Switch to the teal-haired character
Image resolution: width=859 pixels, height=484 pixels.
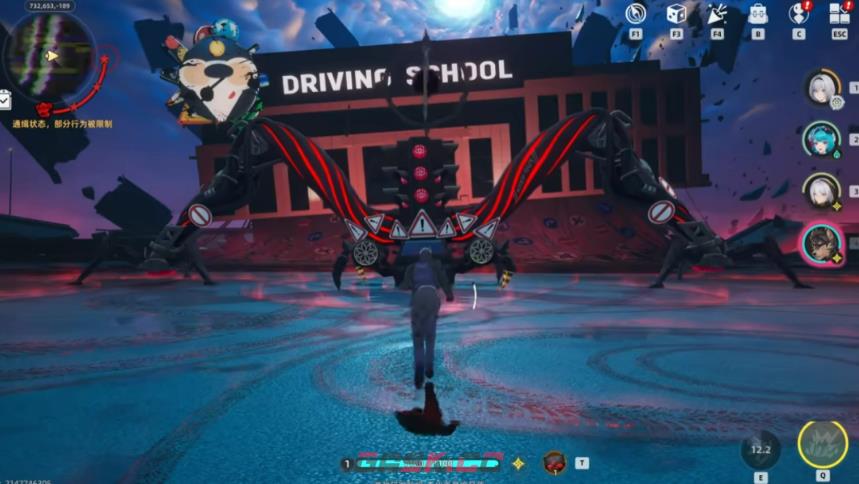(821, 139)
